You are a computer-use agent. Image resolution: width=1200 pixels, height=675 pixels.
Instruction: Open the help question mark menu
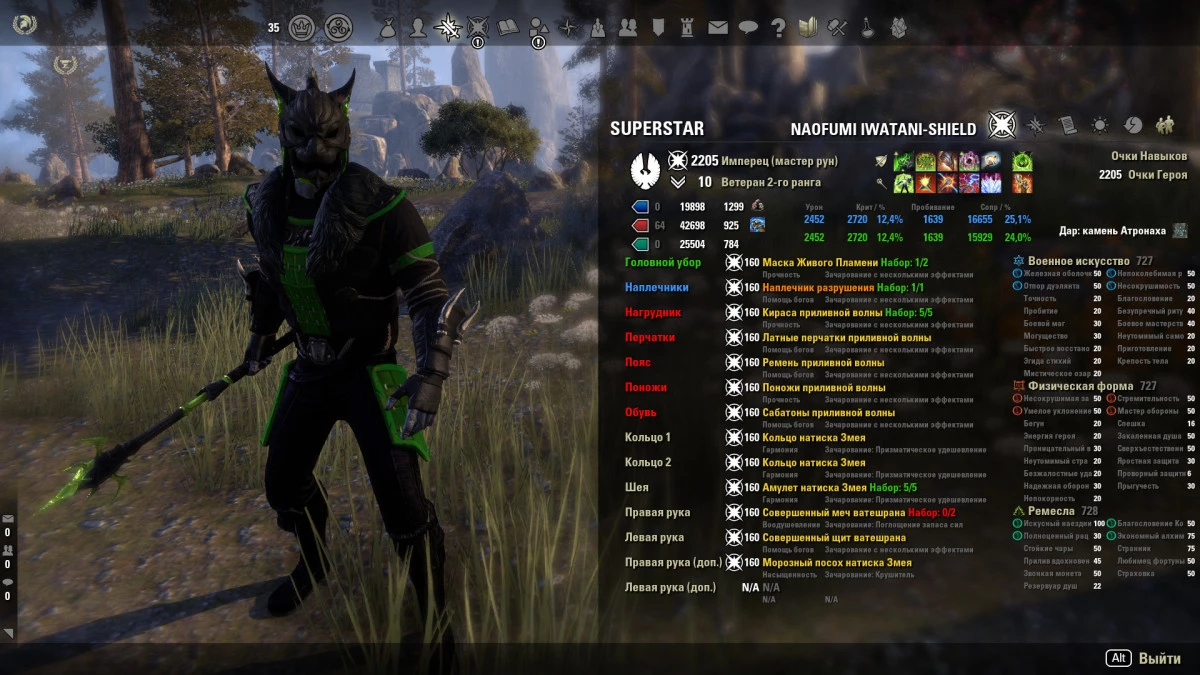(x=778, y=27)
